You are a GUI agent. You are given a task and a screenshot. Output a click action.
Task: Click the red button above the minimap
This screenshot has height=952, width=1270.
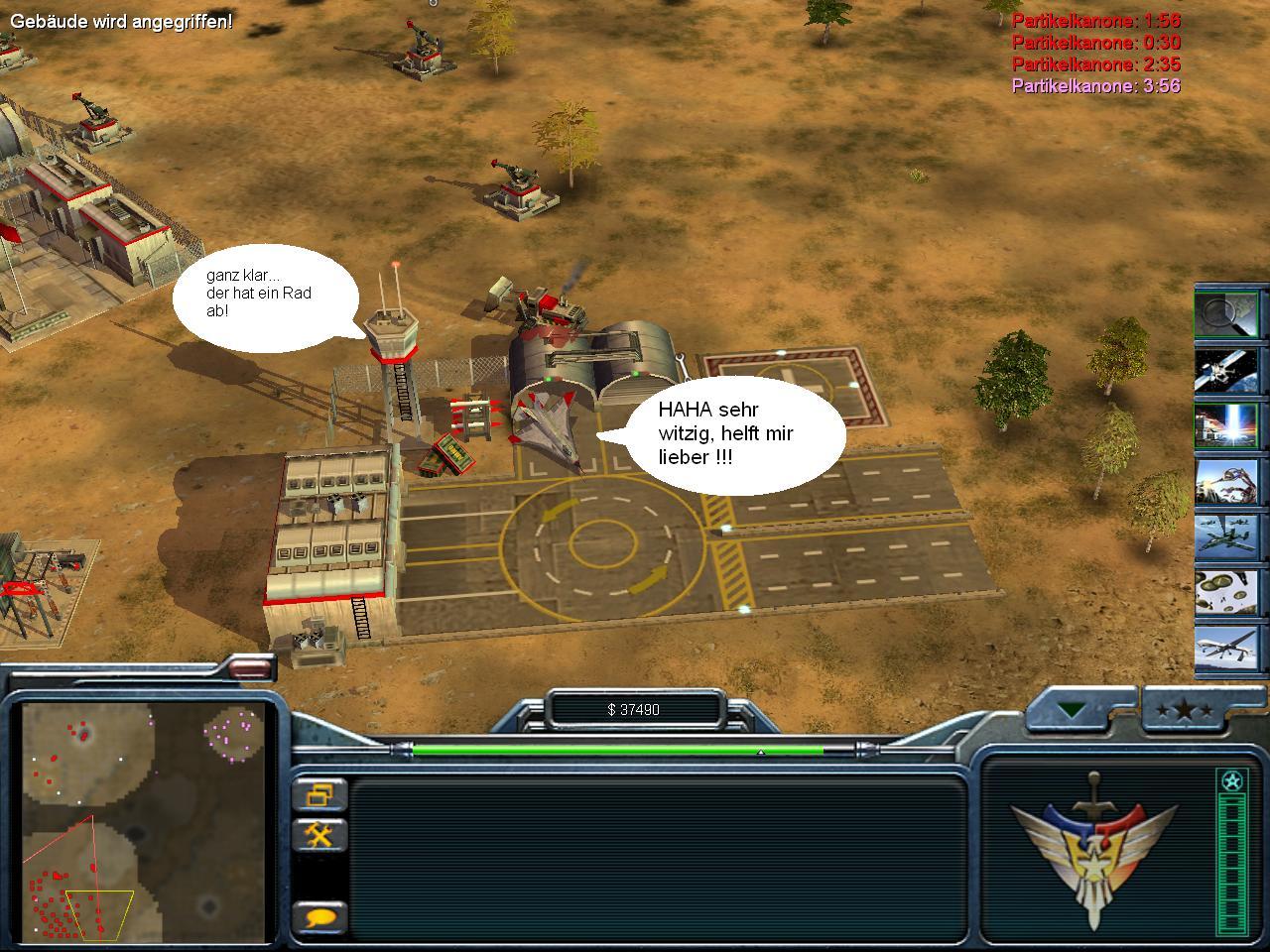point(248,670)
